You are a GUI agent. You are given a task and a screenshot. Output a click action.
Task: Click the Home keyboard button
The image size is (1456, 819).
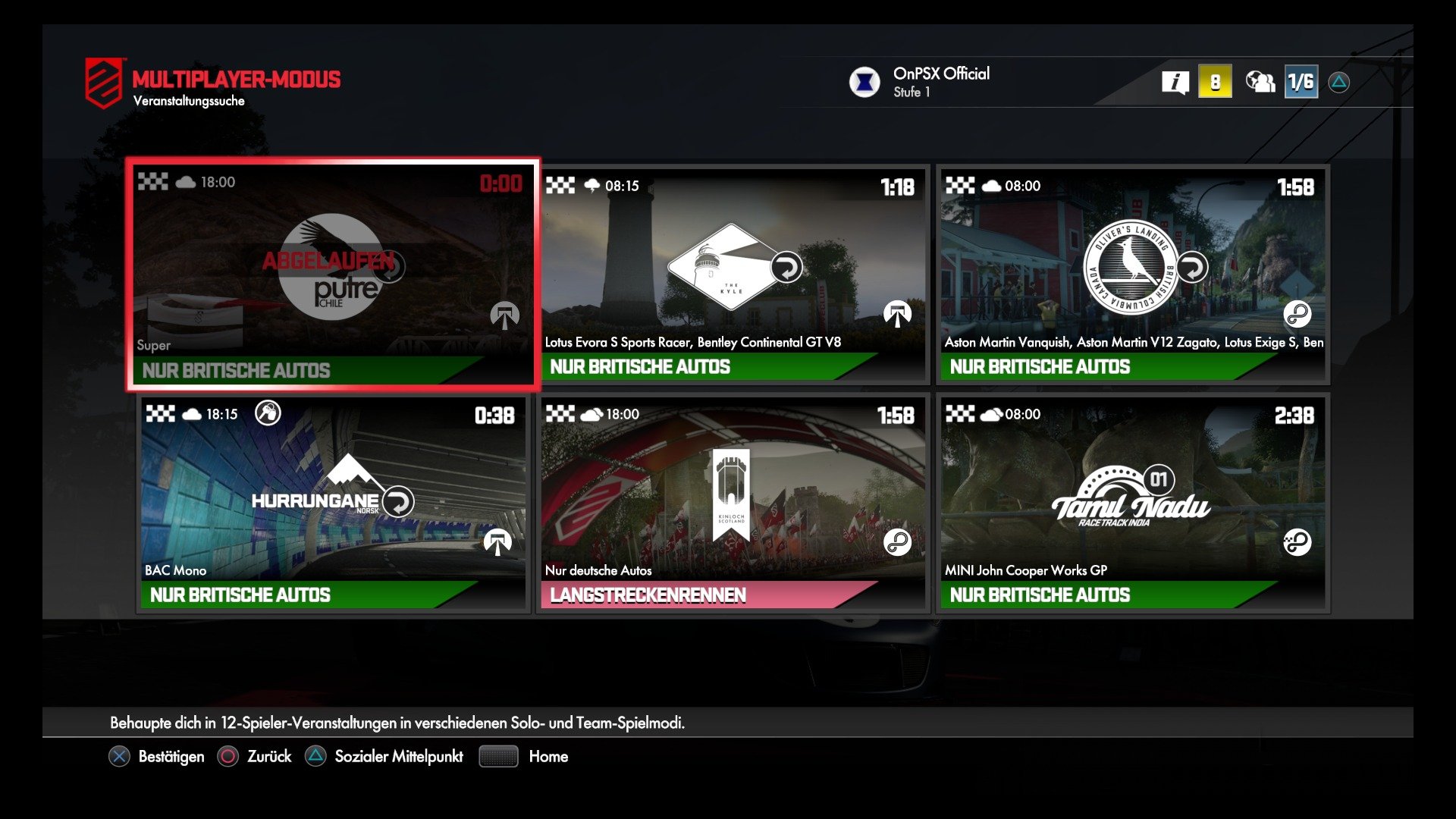click(497, 756)
